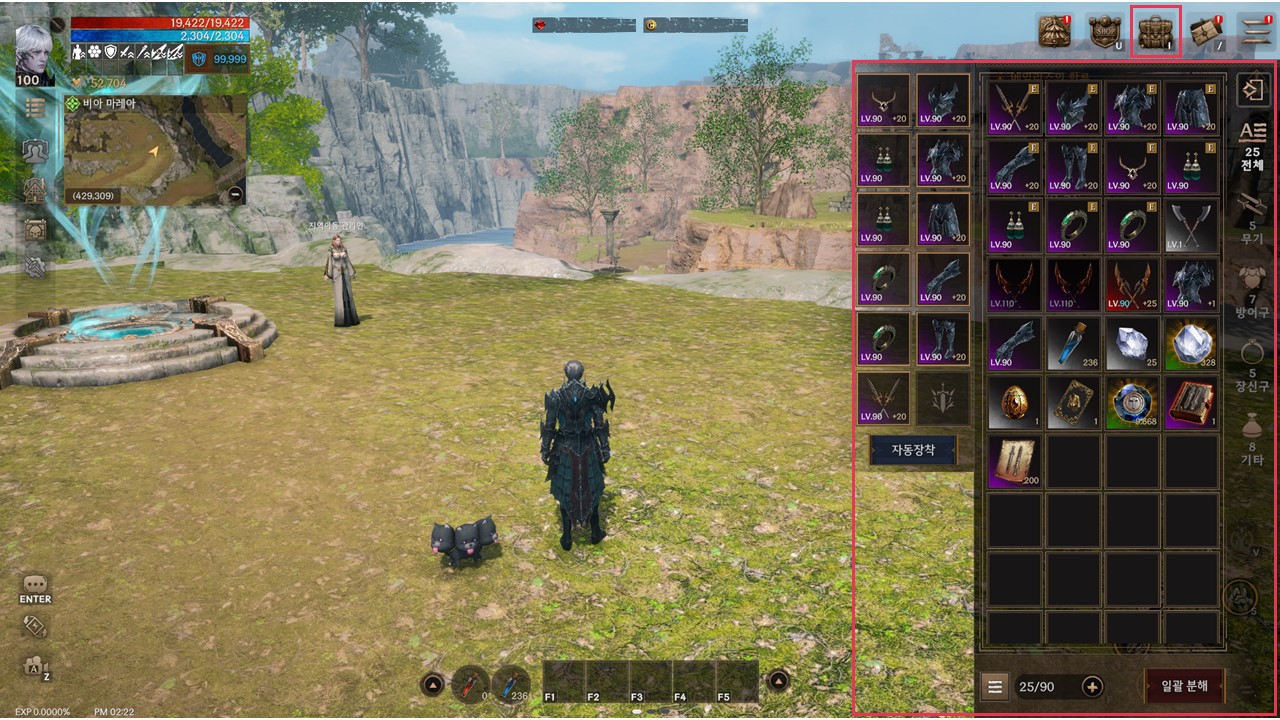Select the red book item in the bag
Viewport: 1280px width, 720px height.
click(1191, 403)
